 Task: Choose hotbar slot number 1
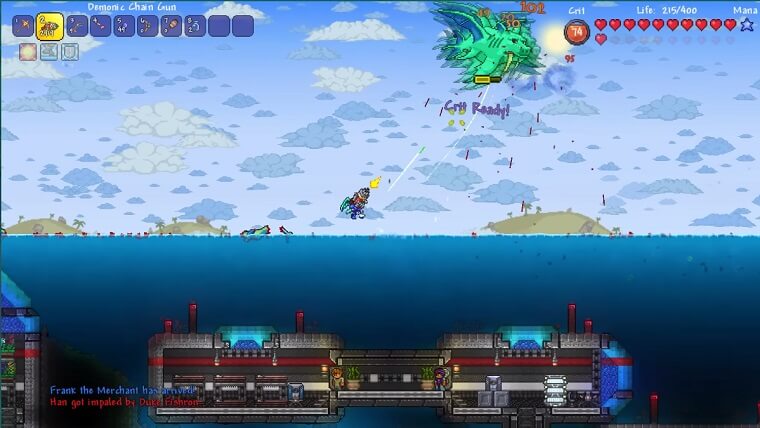(23, 27)
